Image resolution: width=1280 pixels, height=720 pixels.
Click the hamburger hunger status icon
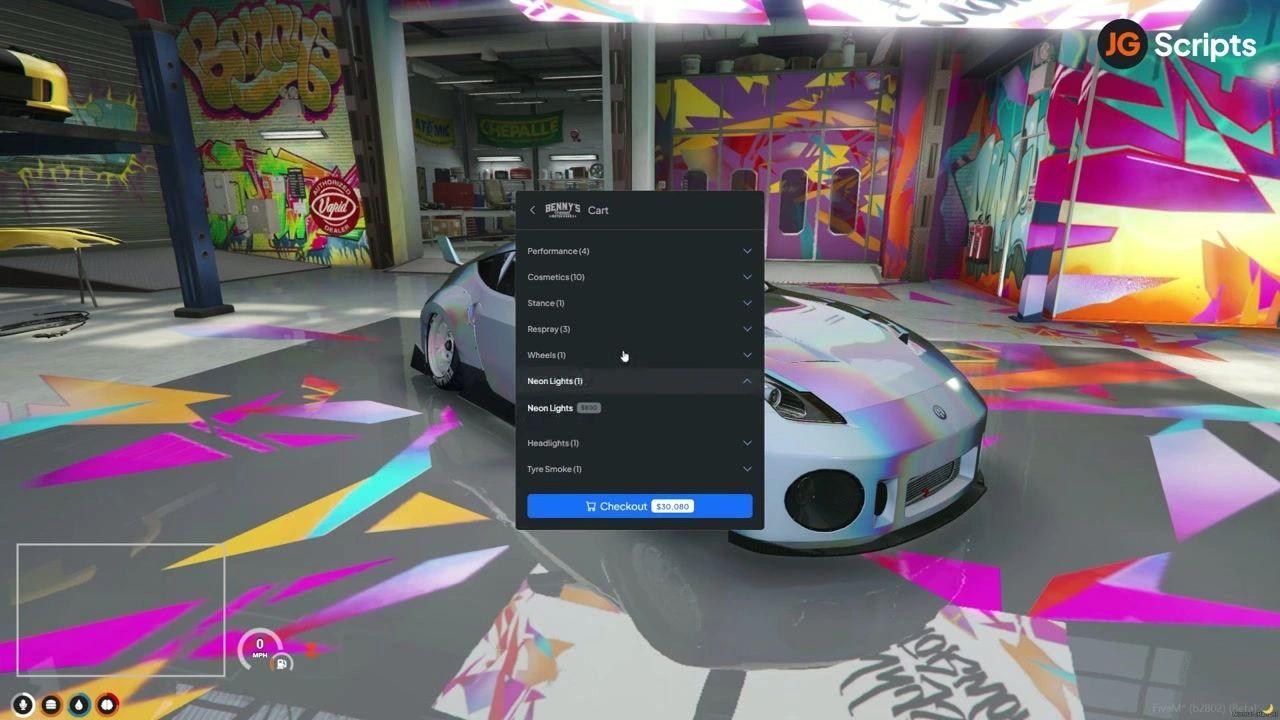50,704
